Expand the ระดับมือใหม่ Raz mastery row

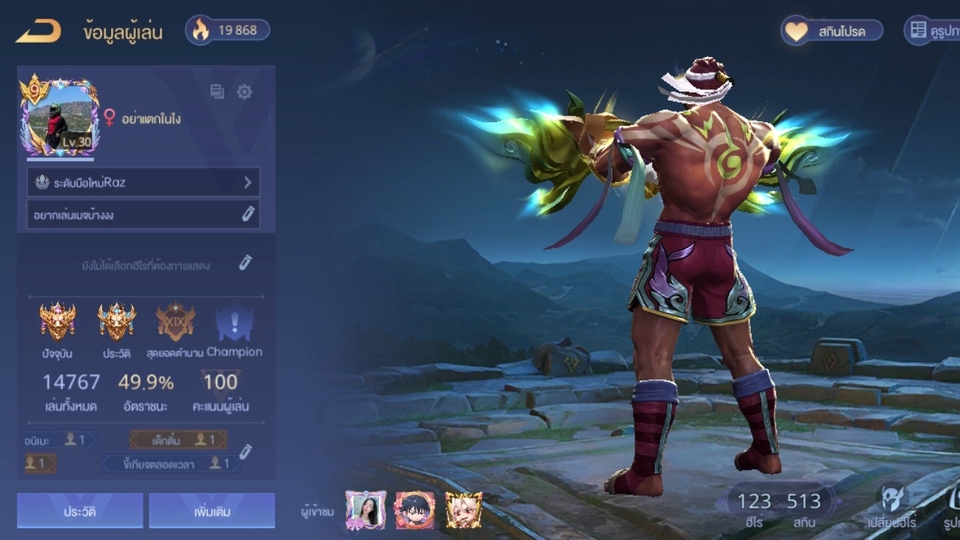(143, 182)
